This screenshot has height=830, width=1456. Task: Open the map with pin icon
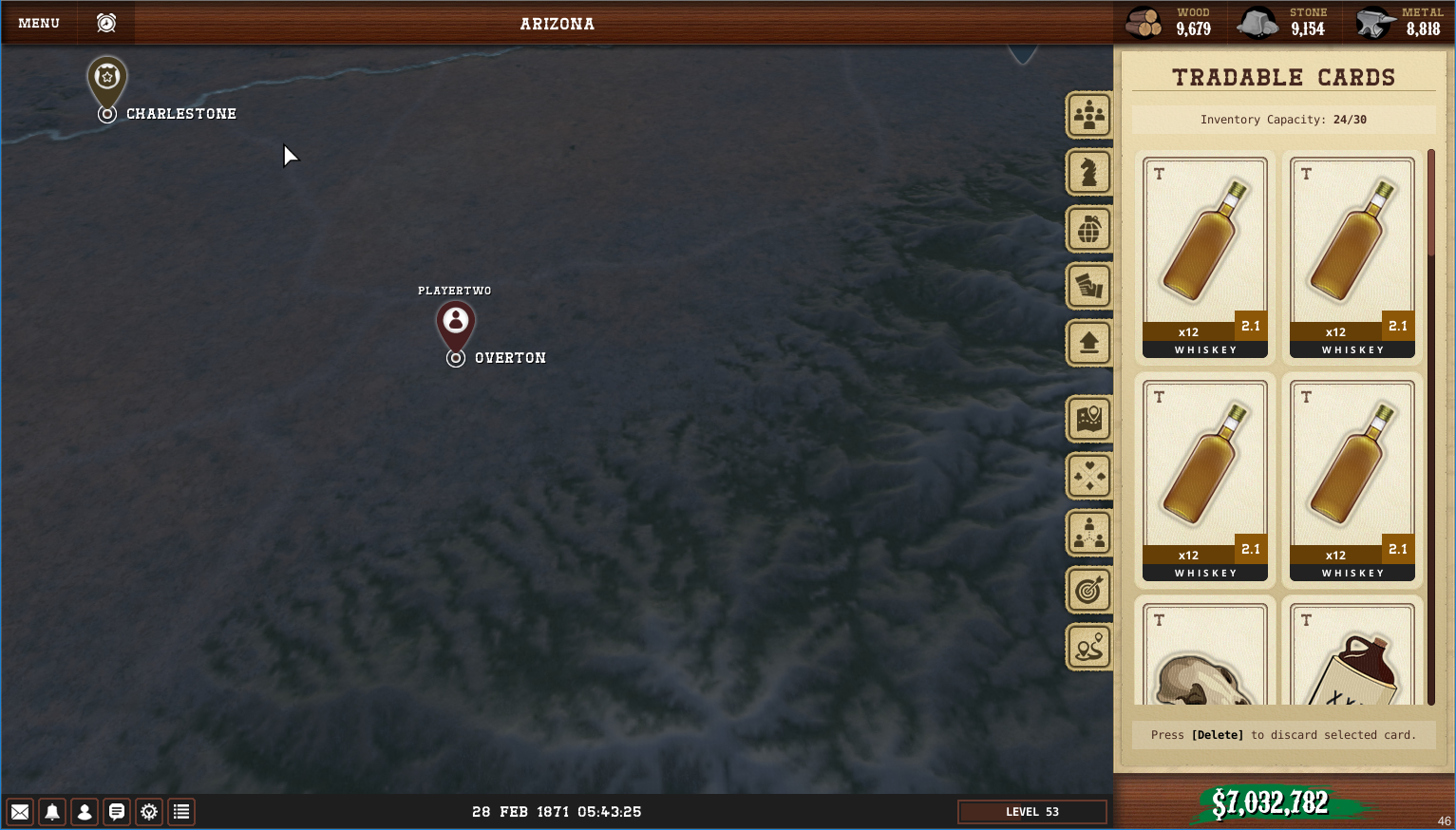pos(1088,419)
